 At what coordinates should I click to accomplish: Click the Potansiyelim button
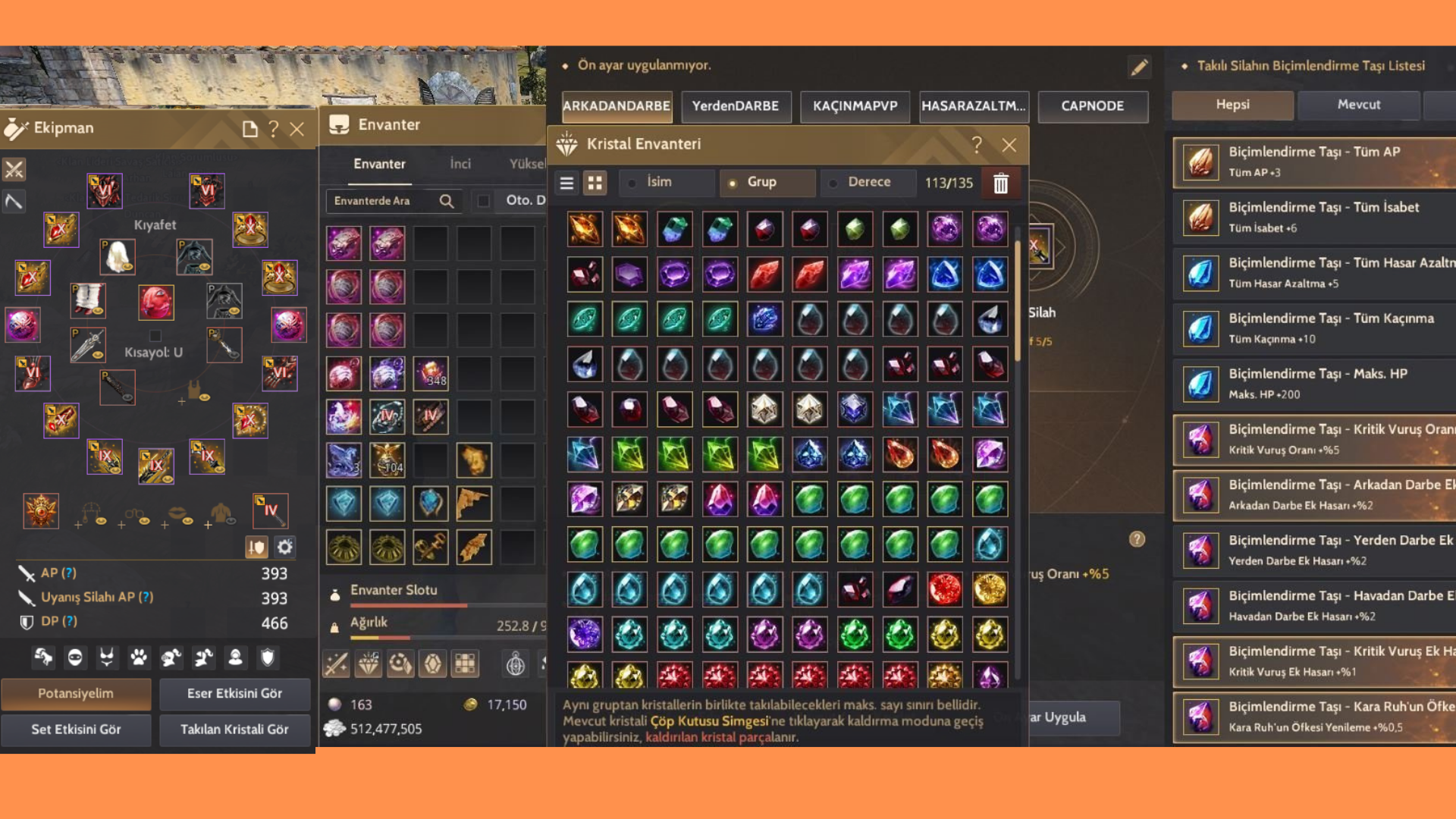click(x=76, y=693)
